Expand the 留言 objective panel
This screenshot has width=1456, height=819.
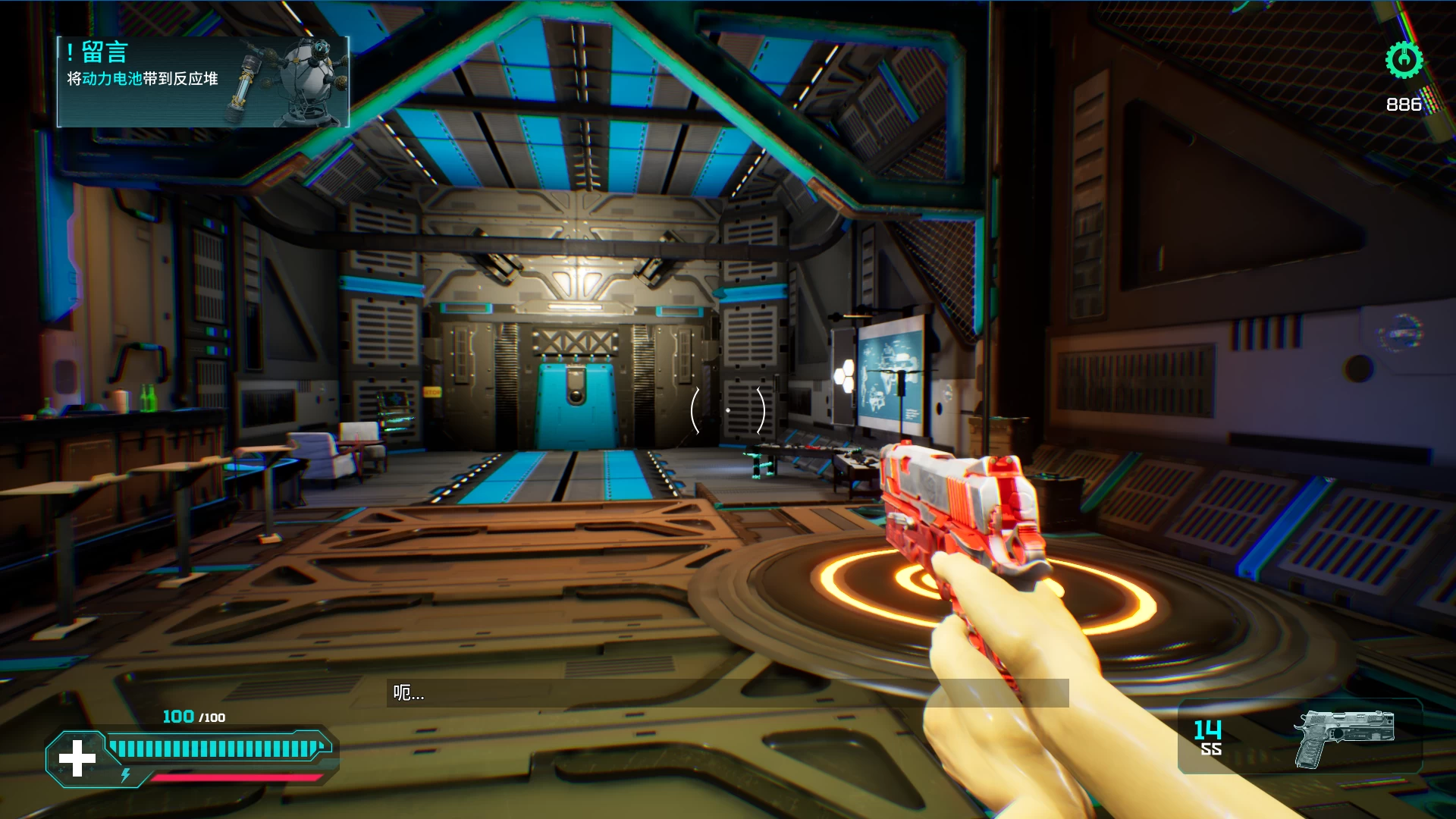point(201,80)
